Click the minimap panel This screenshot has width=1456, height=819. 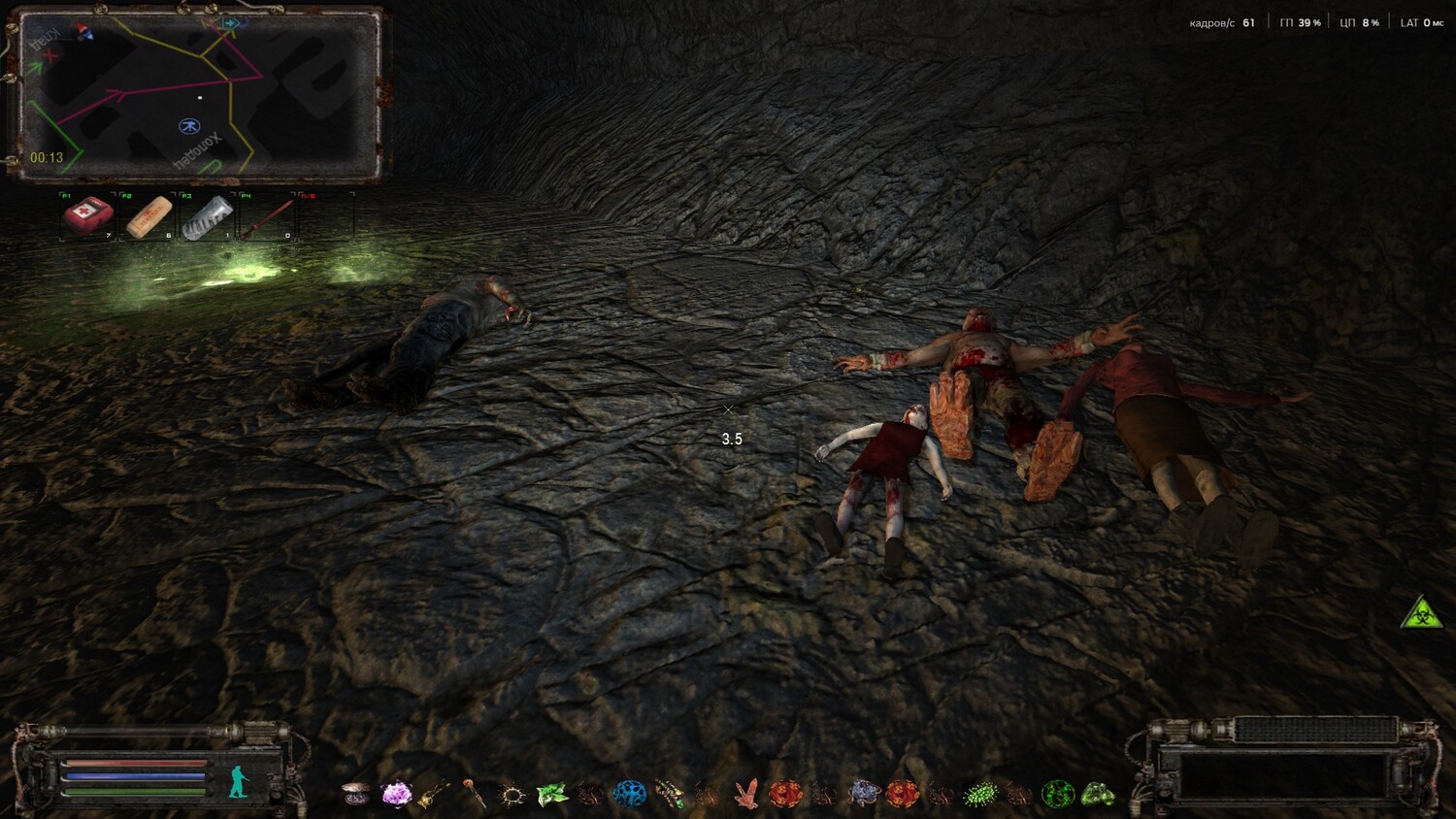(x=199, y=95)
